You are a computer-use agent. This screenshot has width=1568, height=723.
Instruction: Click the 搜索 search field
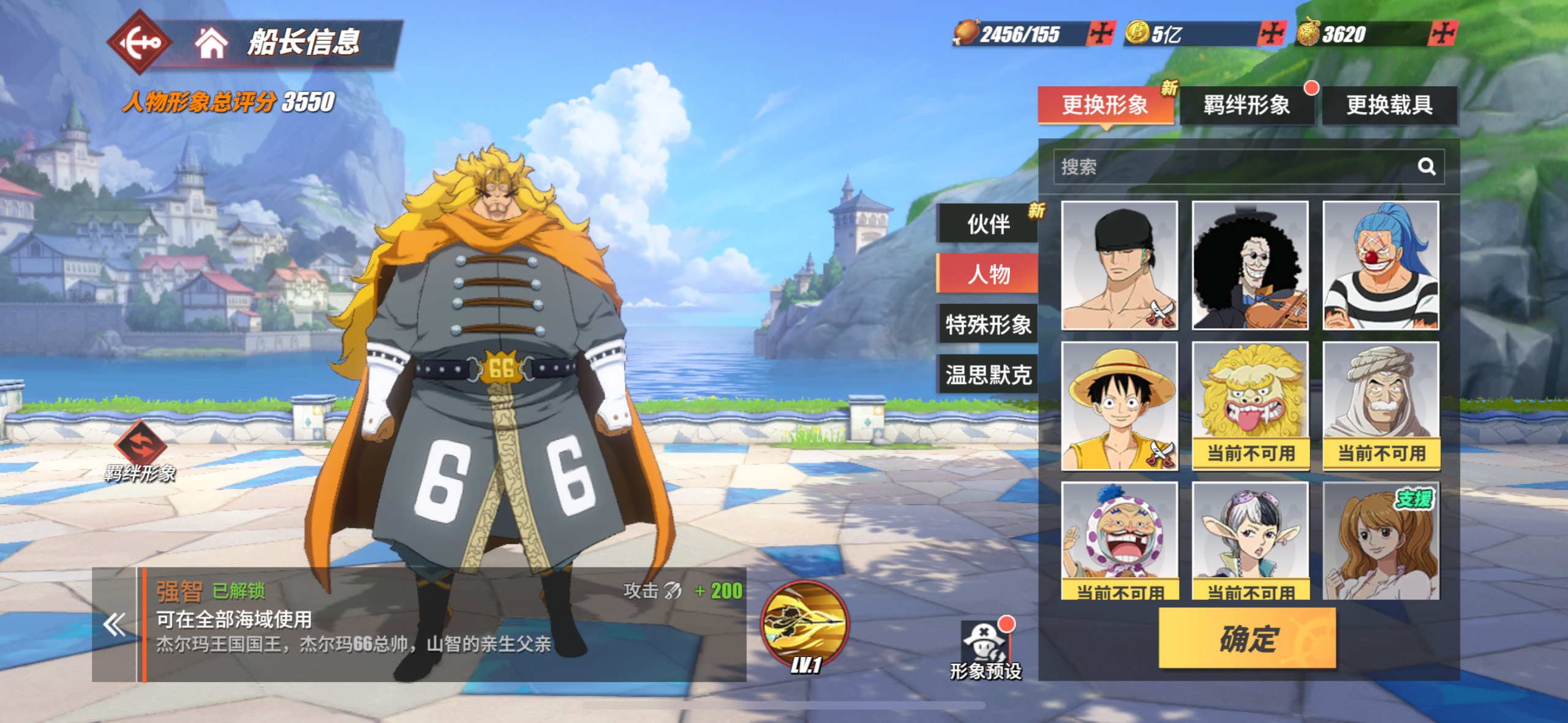click(x=1231, y=167)
